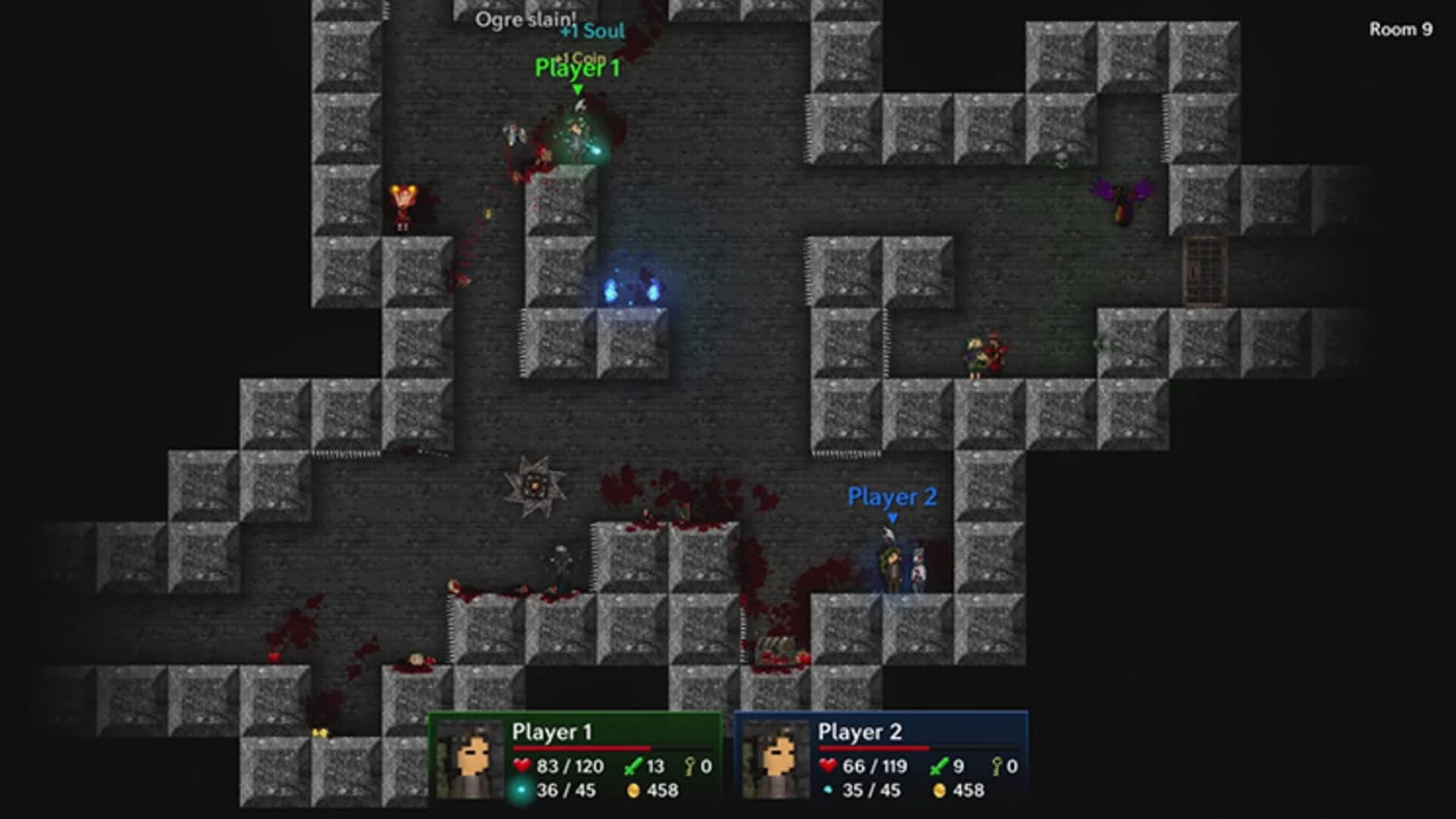Click the coin icon in Player 2's panel

click(940, 791)
